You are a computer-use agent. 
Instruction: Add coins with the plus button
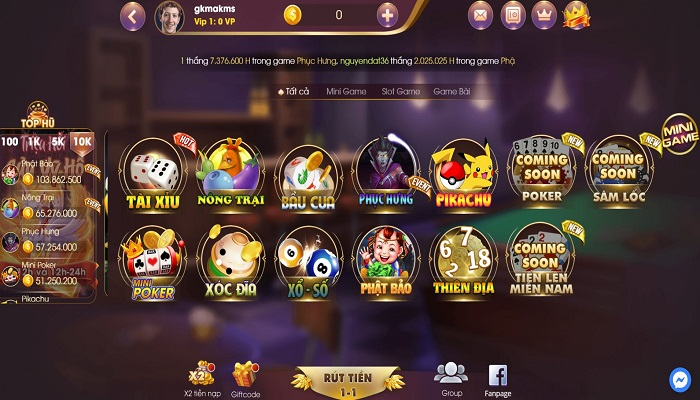[x=388, y=15]
